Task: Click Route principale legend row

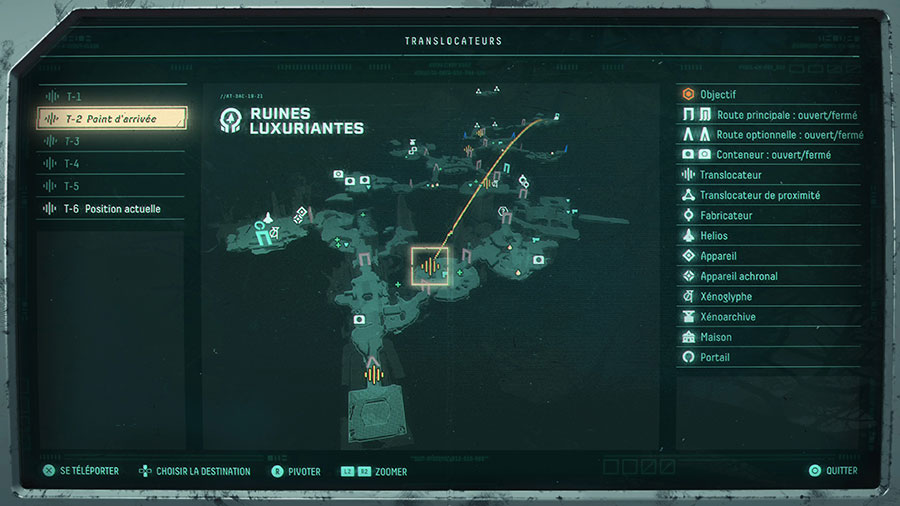Action: (x=768, y=115)
